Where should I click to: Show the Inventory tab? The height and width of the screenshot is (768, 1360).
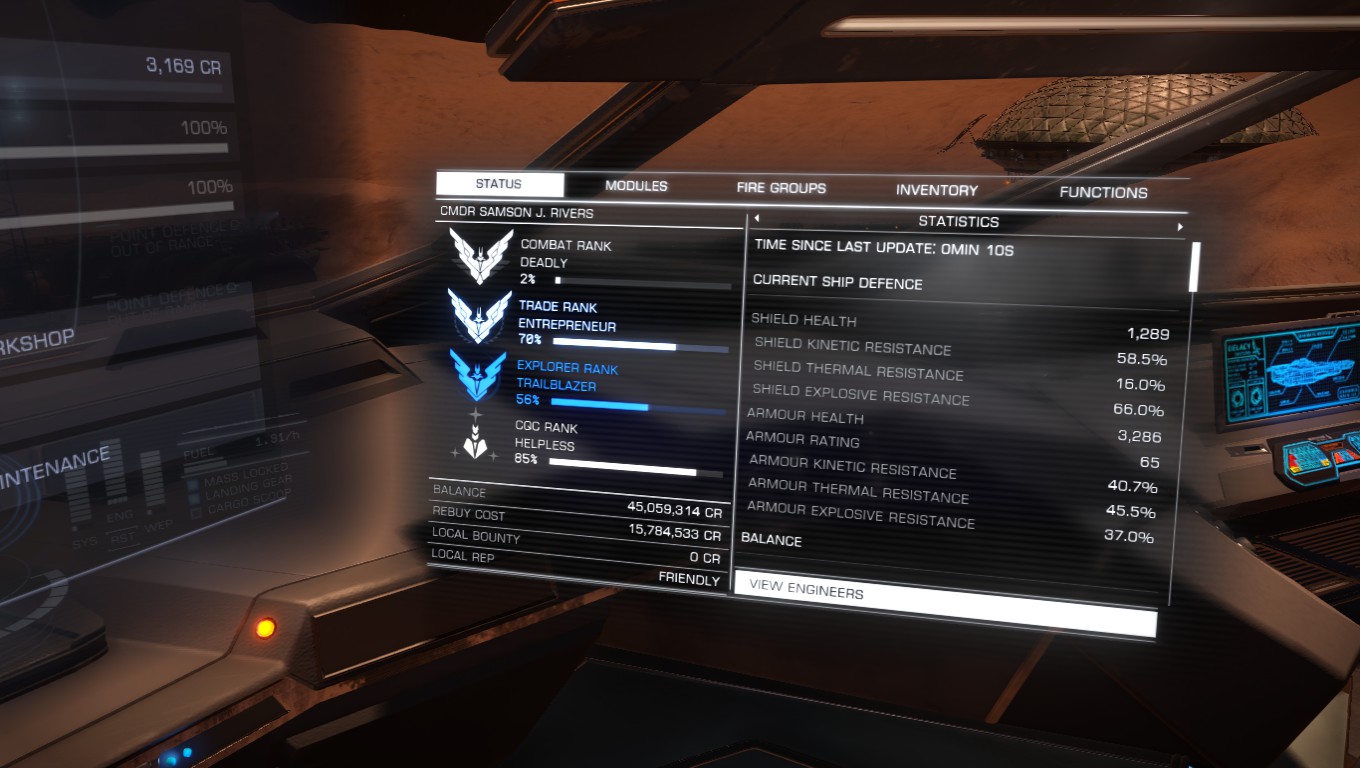[936, 190]
